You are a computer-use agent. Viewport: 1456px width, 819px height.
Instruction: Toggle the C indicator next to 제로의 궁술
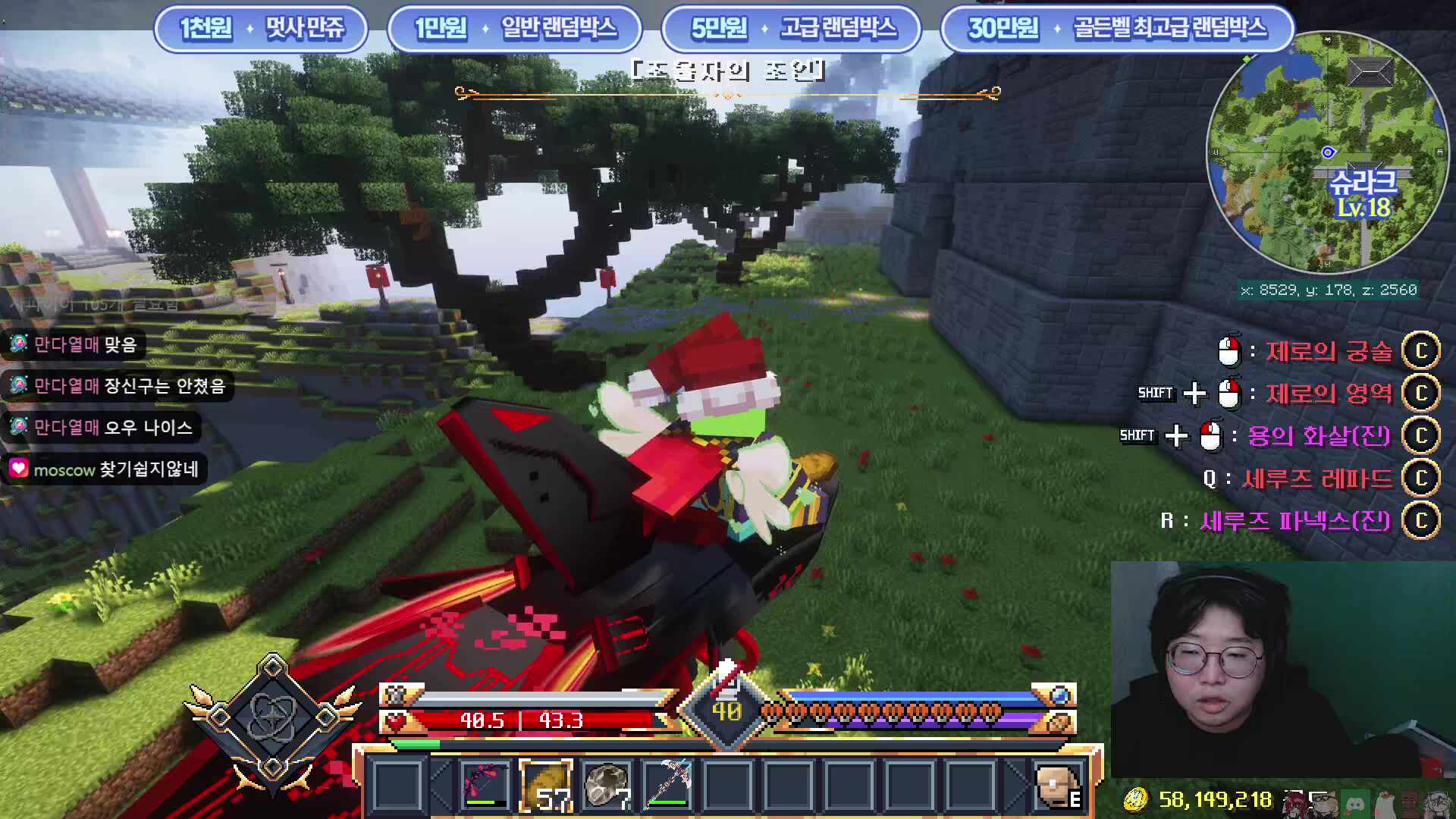1422,350
